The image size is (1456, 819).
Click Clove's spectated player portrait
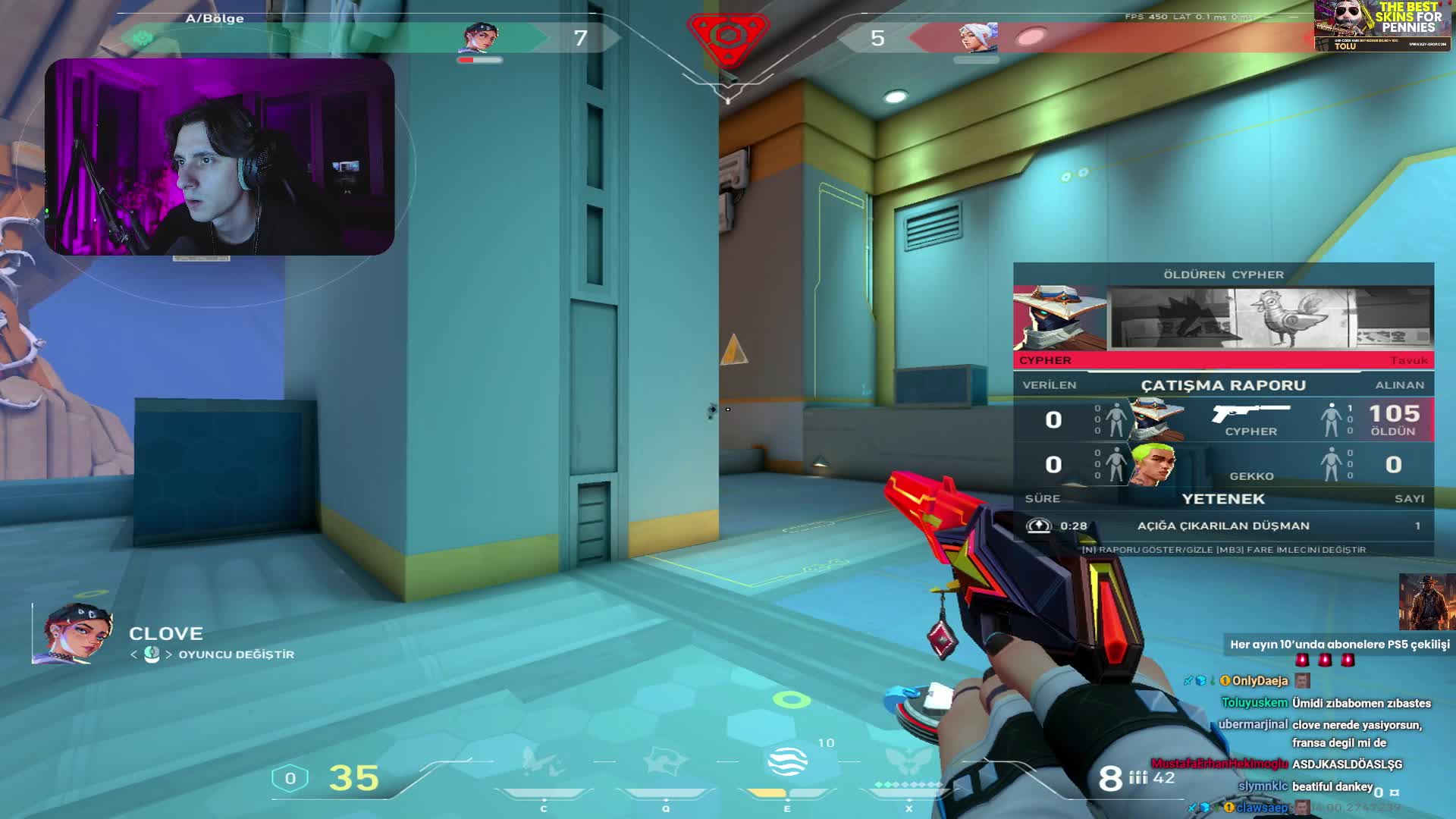tap(74, 634)
